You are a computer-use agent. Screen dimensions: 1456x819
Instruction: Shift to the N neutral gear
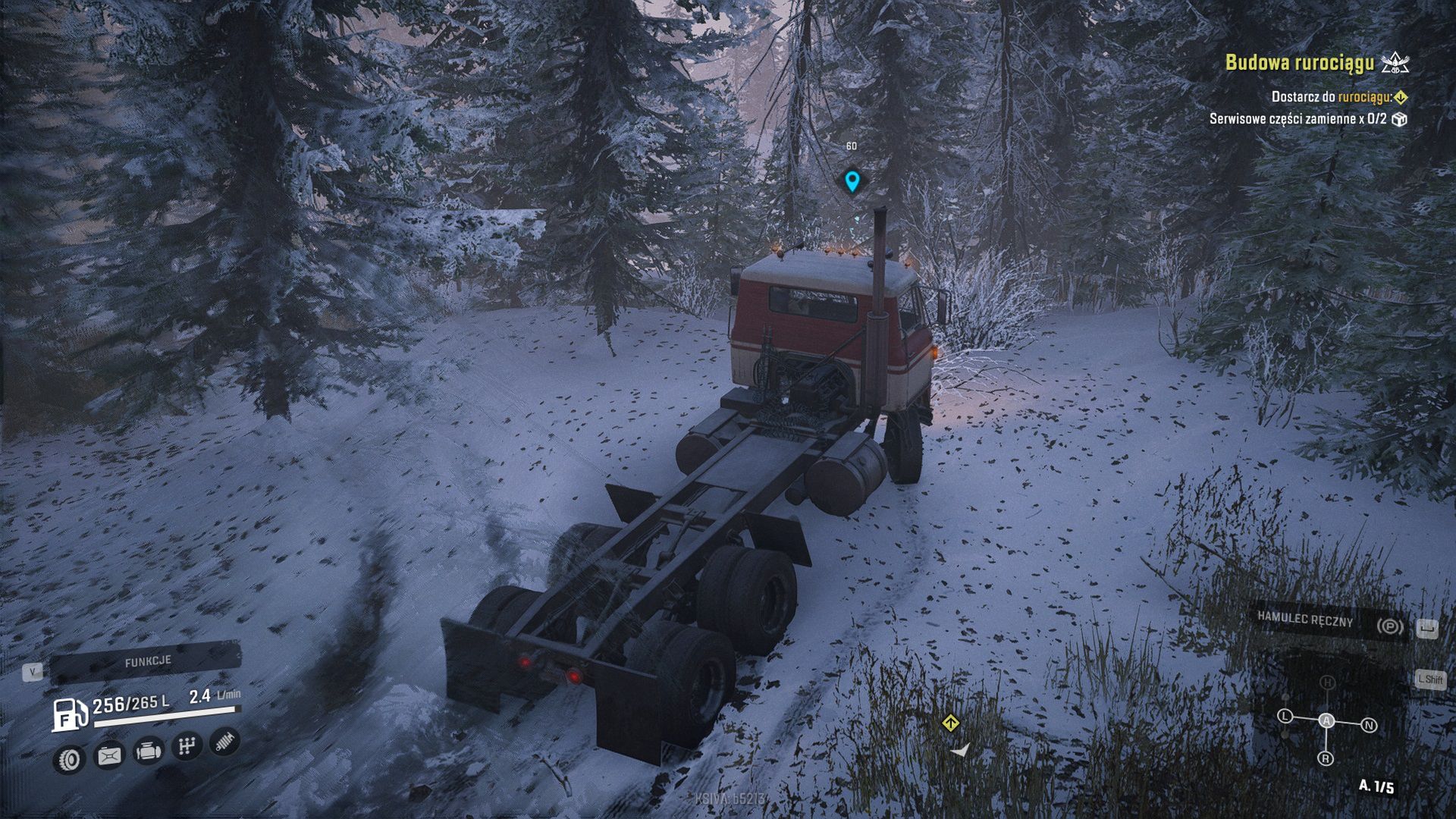pyautogui.click(x=1369, y=726)
